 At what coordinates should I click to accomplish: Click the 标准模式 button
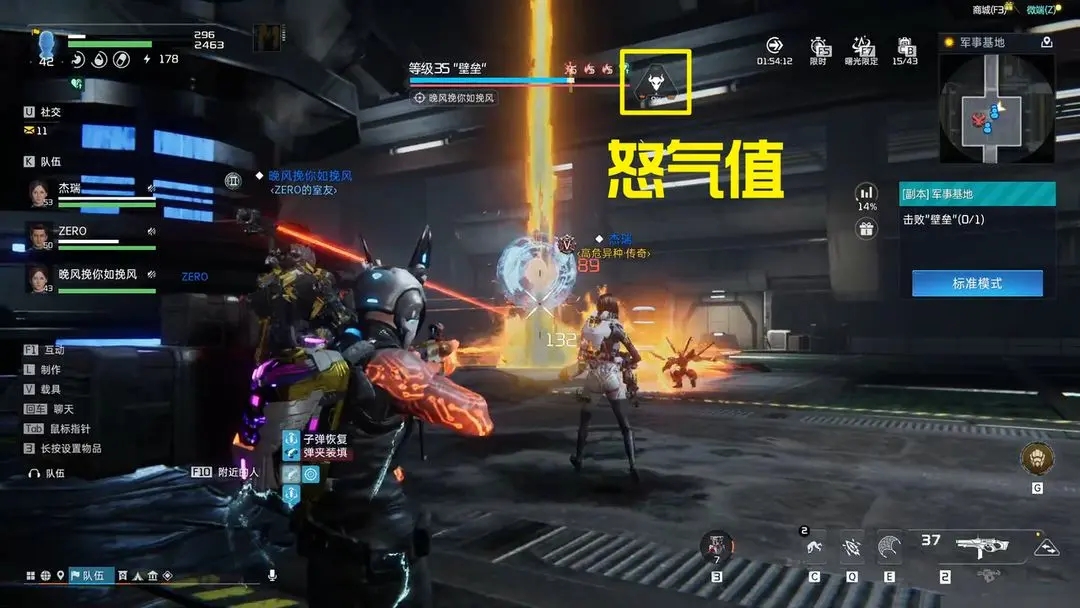(x=977, y=283)
